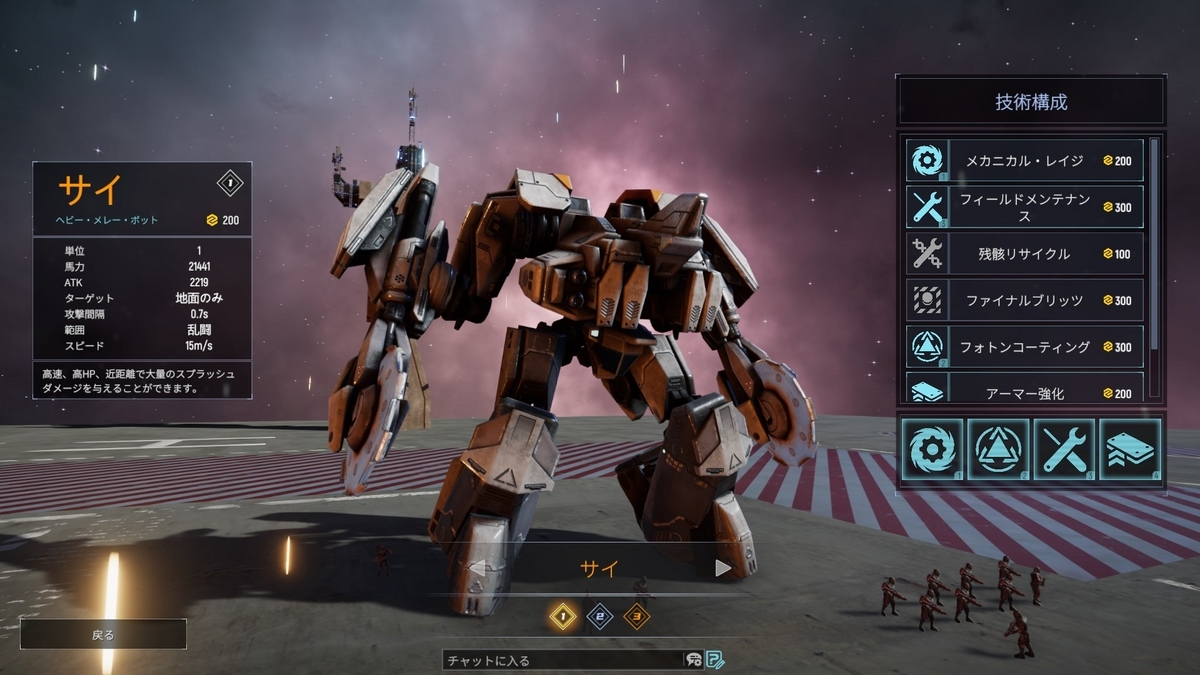Click the teal question-mark note icon beside chat
Viewport: 1200px width, 675px height.
pyautogui.click(x=715, y=660)
